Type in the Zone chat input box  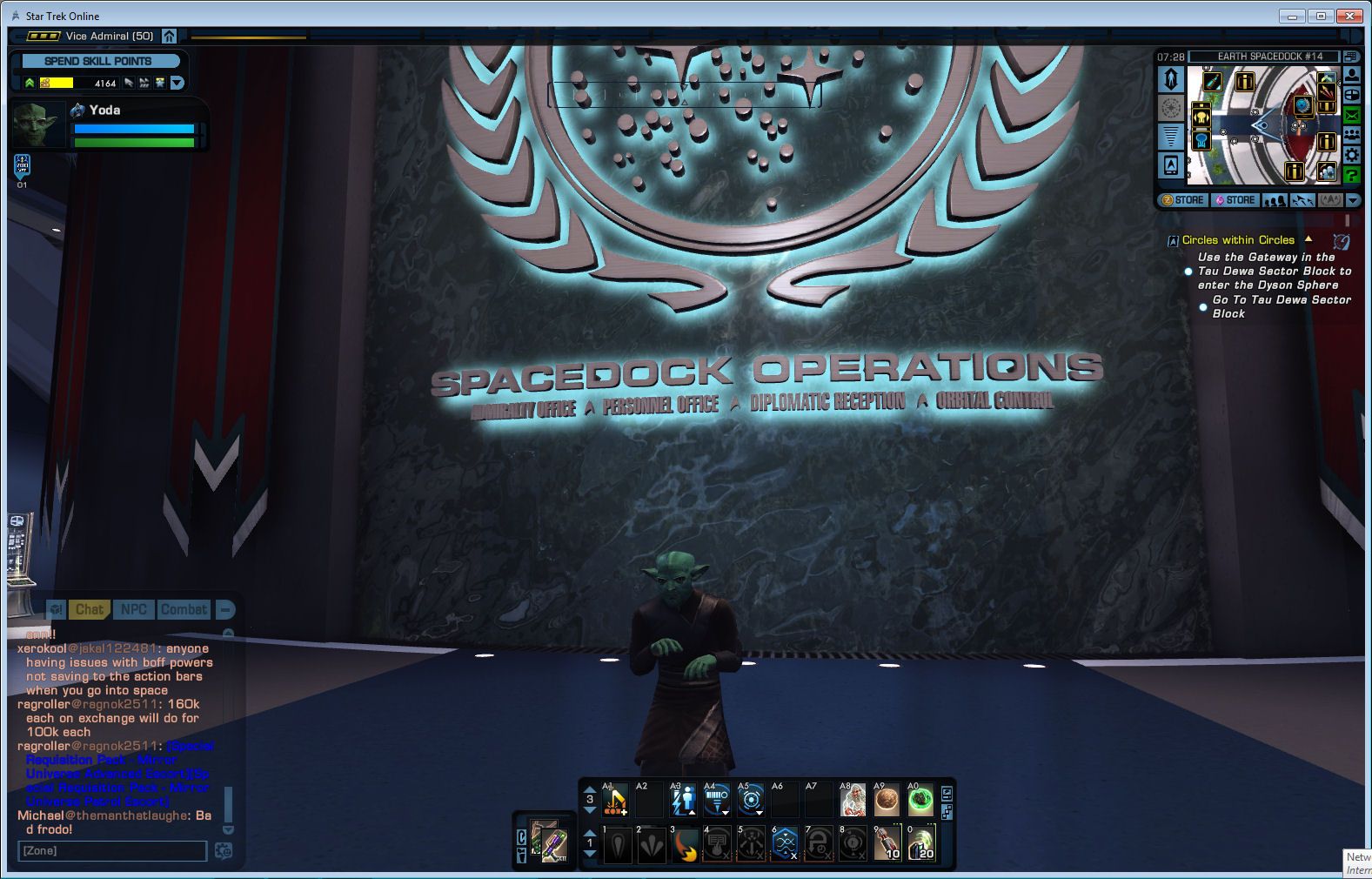click(x=112, y=850)
